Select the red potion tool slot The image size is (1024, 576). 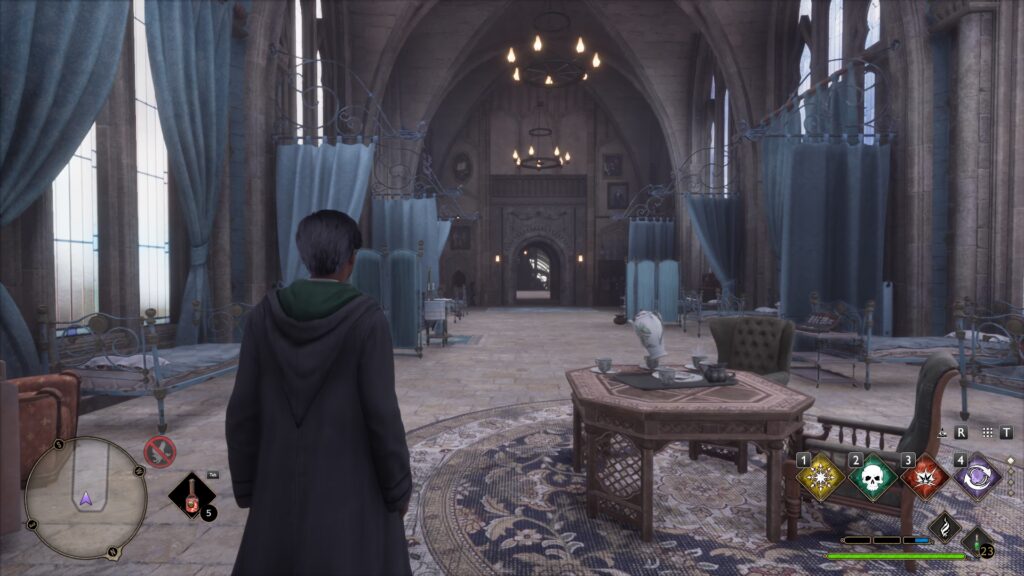pos(189,496)
